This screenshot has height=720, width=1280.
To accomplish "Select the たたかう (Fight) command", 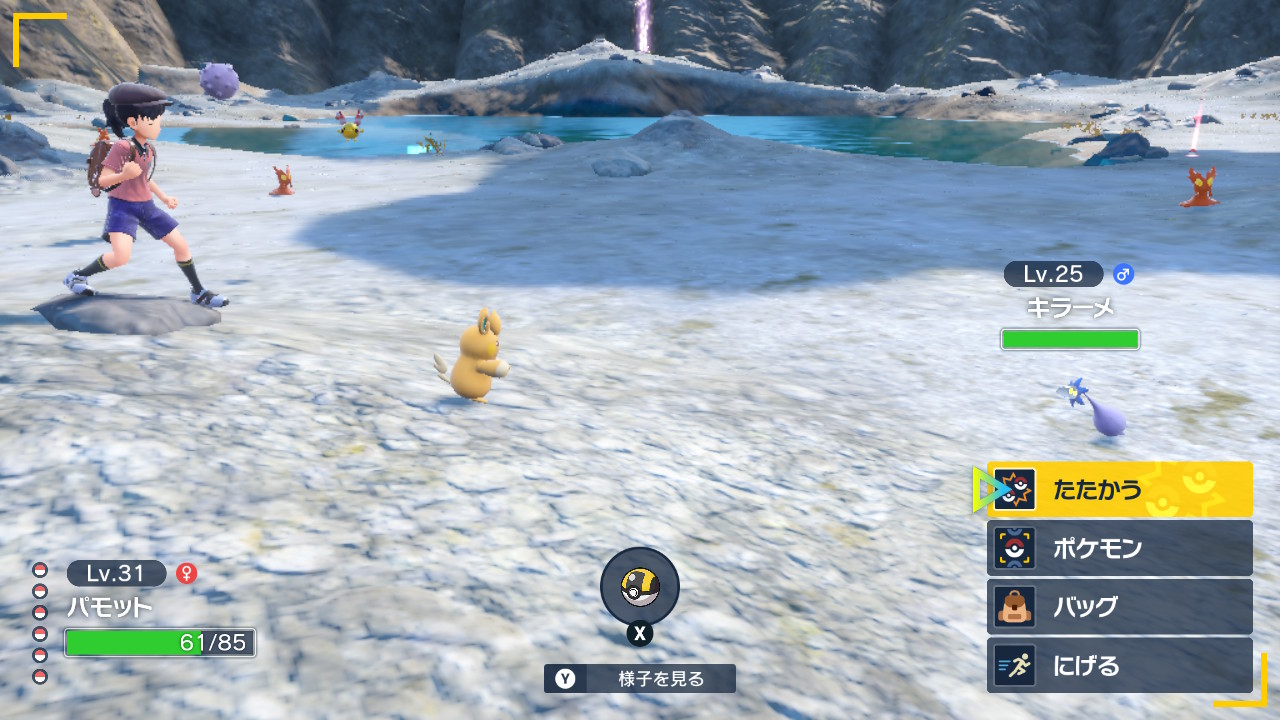I will pyautogui.click(x=1119, y=489).
